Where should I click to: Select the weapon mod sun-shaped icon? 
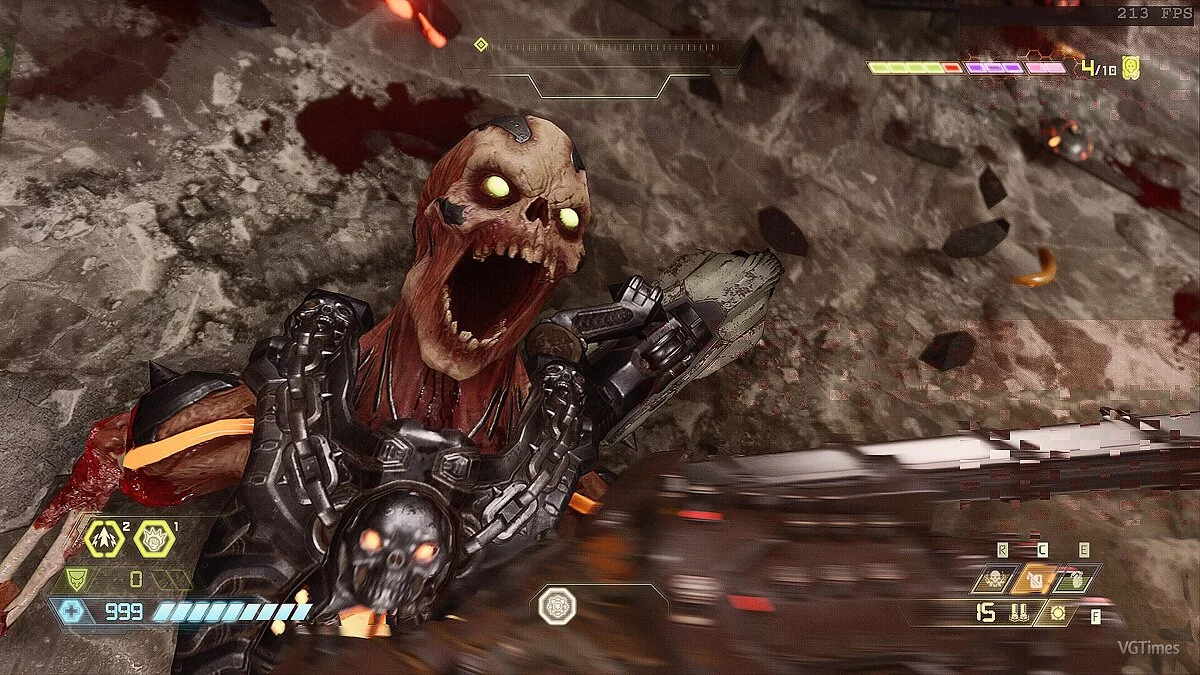pos(1057,612)
